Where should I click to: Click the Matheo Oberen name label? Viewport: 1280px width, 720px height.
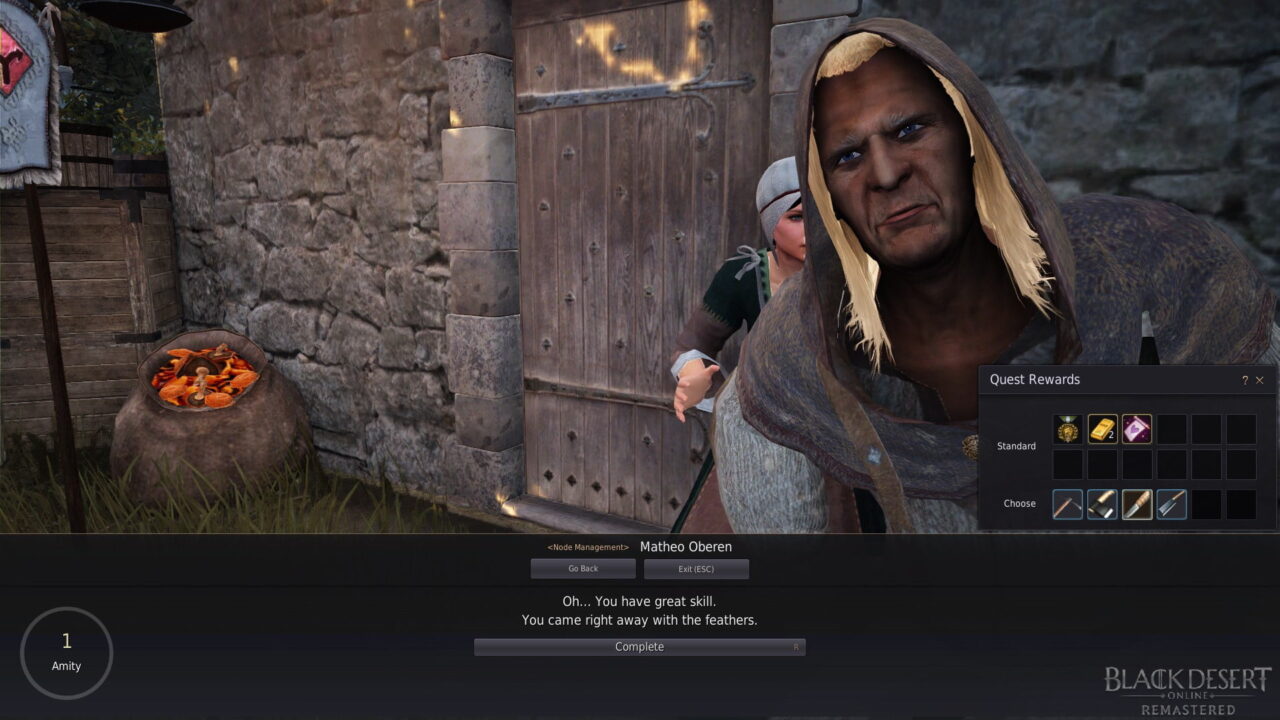coord(686,547)
